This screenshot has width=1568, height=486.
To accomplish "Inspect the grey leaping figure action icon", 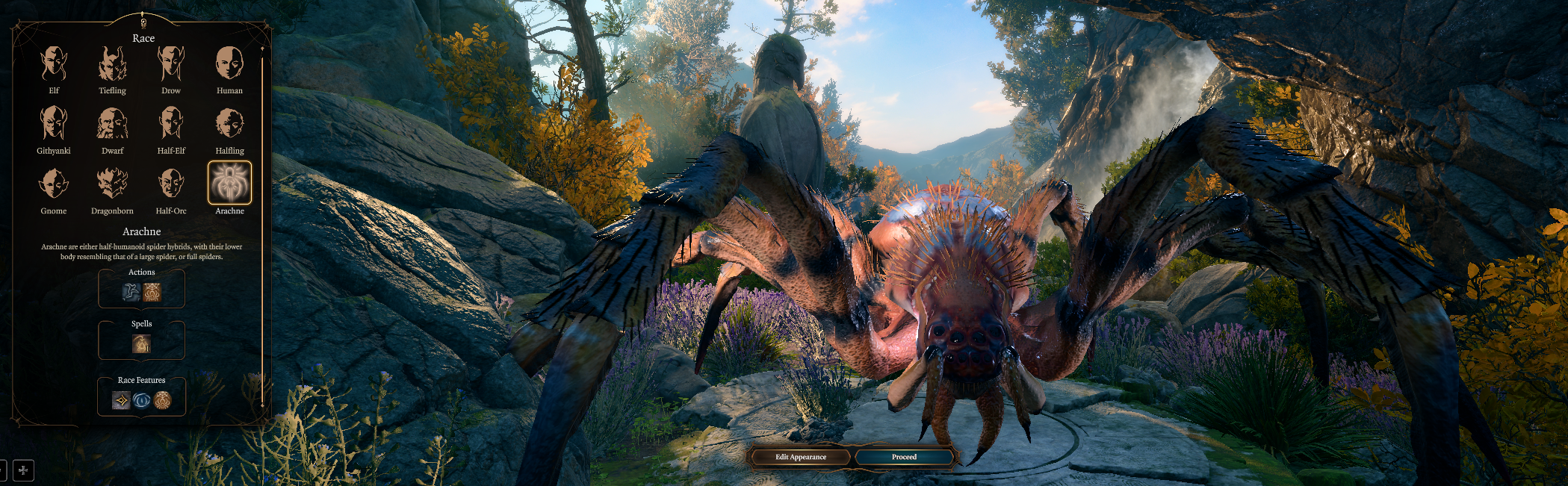I will tap(131, 293).
